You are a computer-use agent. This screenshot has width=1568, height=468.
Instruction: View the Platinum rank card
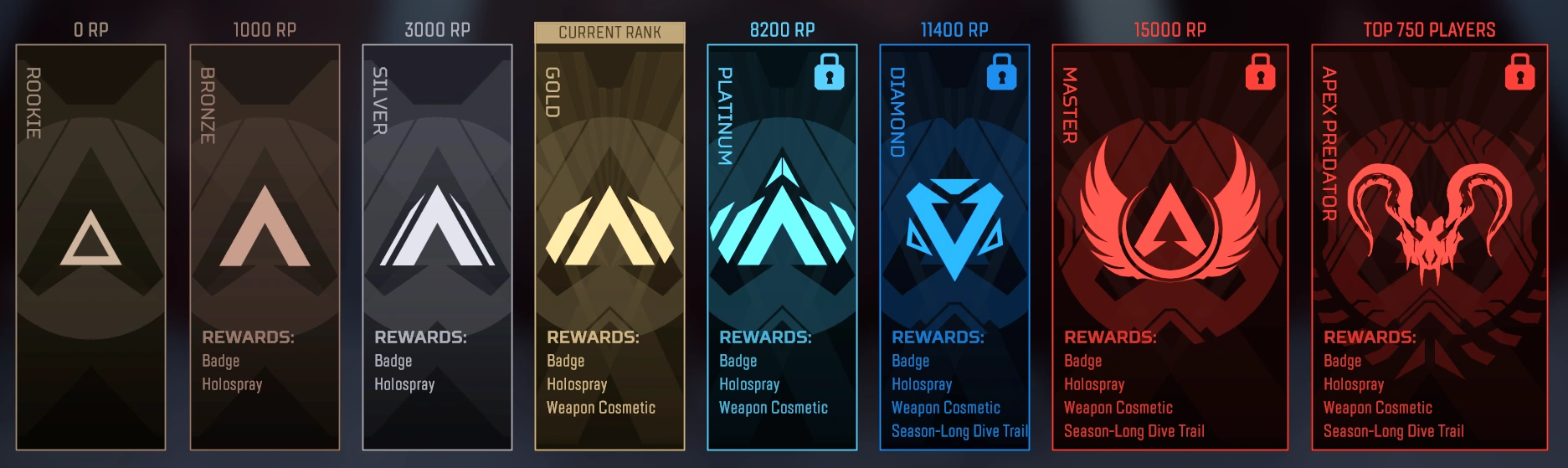point(782,247)
